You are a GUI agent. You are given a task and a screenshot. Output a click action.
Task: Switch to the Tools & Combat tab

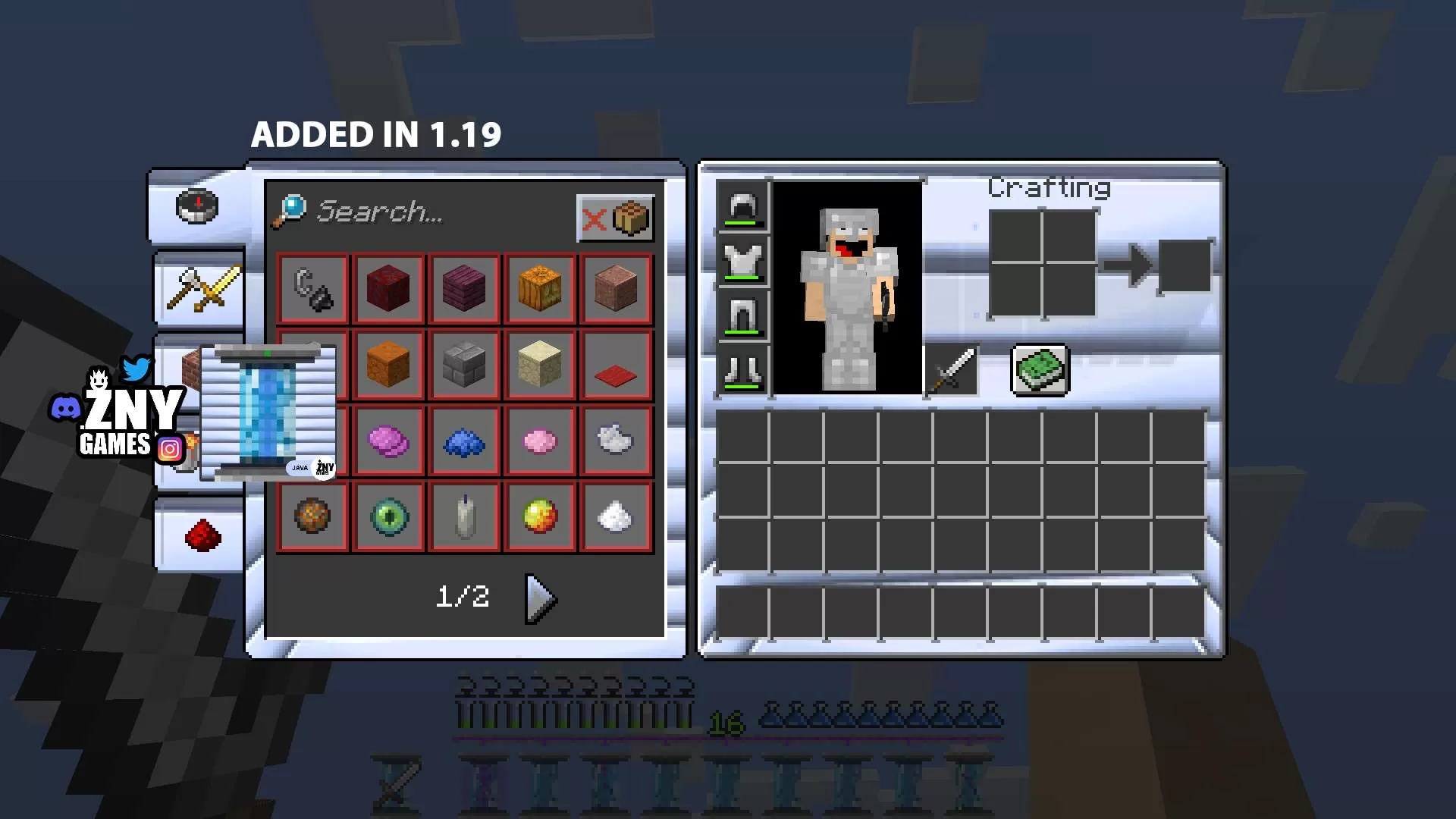pos(199,292)
